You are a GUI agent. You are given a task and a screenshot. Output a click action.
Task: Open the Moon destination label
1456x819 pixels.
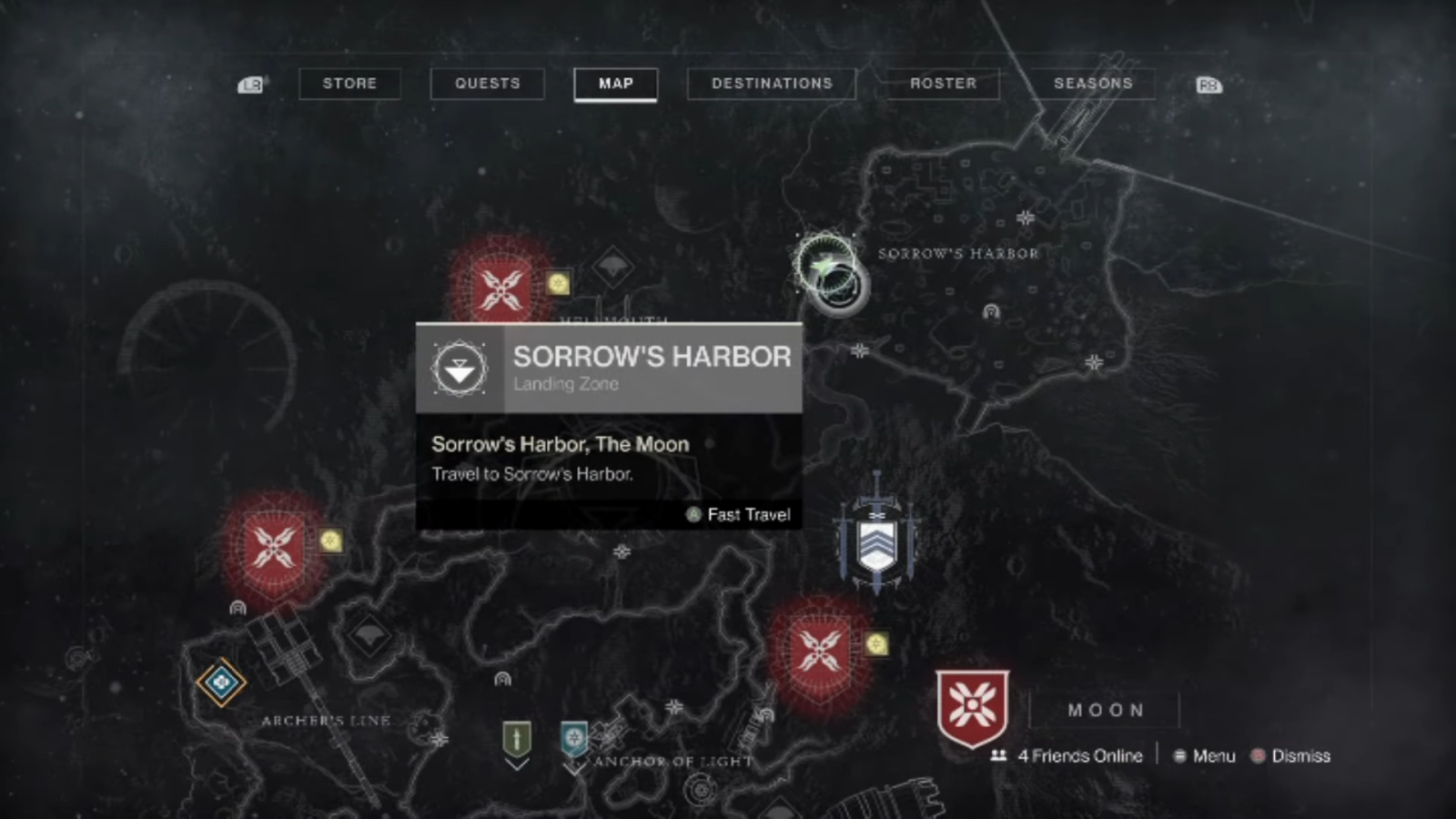click(1105, 710)
